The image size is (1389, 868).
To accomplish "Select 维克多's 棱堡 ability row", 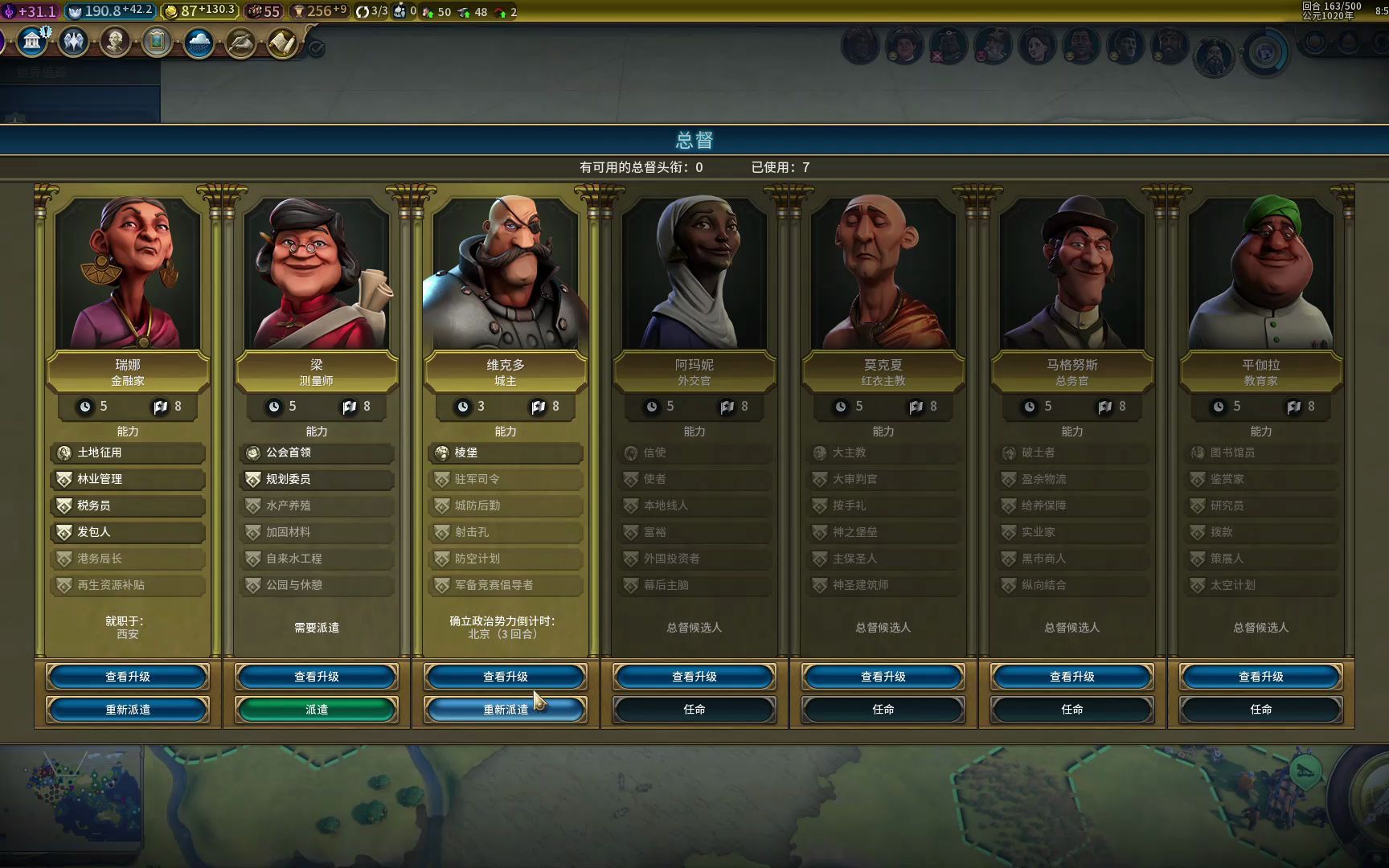I will [506, 452].
